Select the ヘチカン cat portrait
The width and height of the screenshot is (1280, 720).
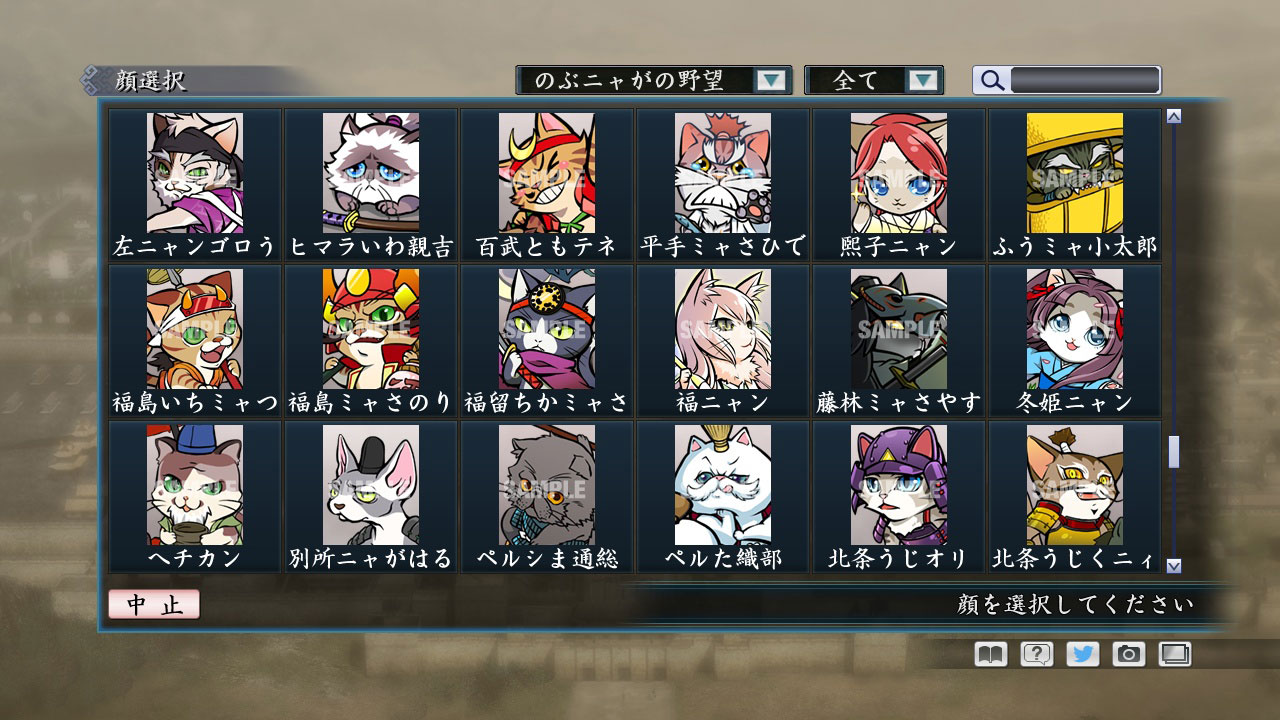click(x=194, y=490)
